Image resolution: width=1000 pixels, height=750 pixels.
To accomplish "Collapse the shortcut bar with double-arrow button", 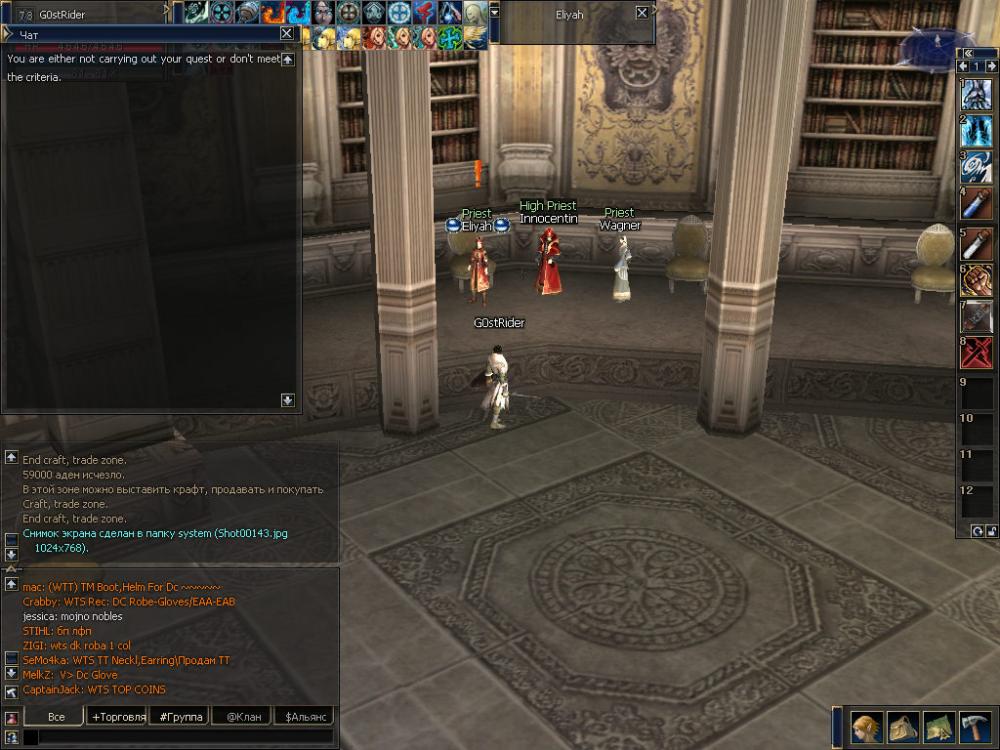I will tap(967, 53).
